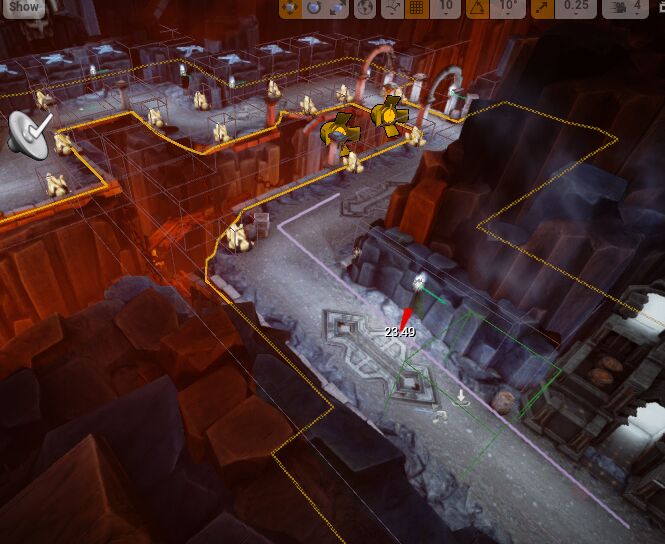Viewport: 665px width, 544px height.
Task: Open the camera speed setting showing 4
Action: [x=627, y=7]
